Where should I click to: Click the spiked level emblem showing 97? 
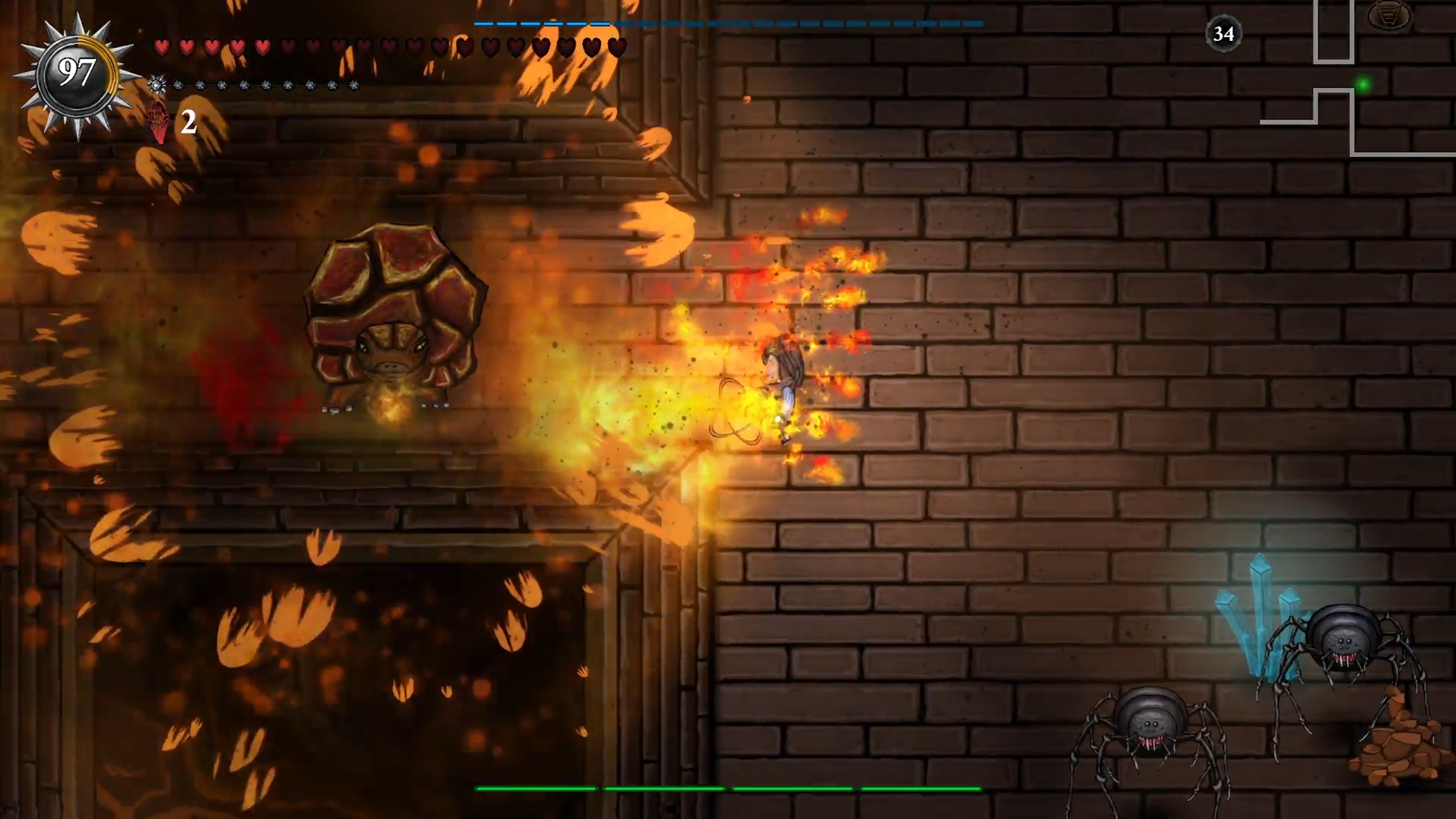(77, 74)
